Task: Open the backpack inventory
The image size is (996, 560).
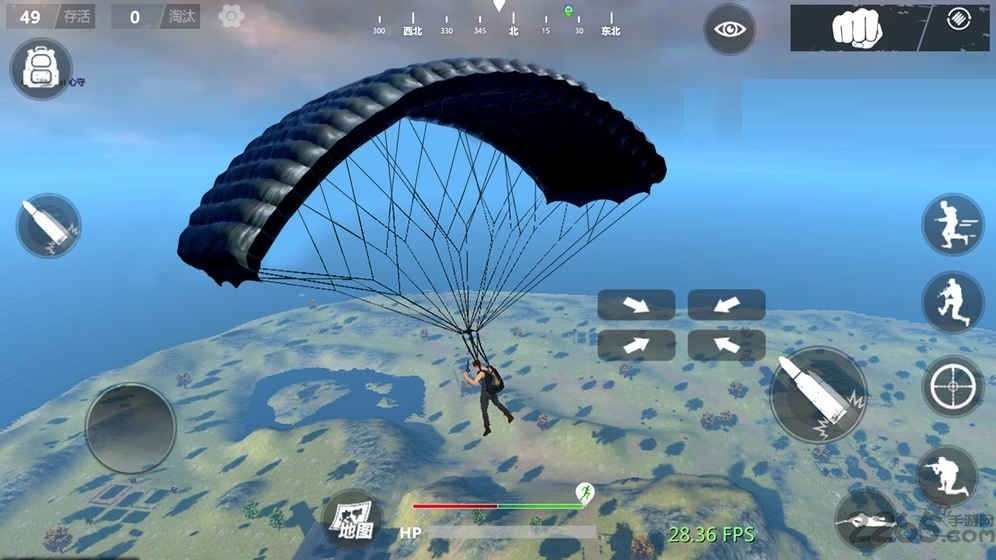Action: 40,69
